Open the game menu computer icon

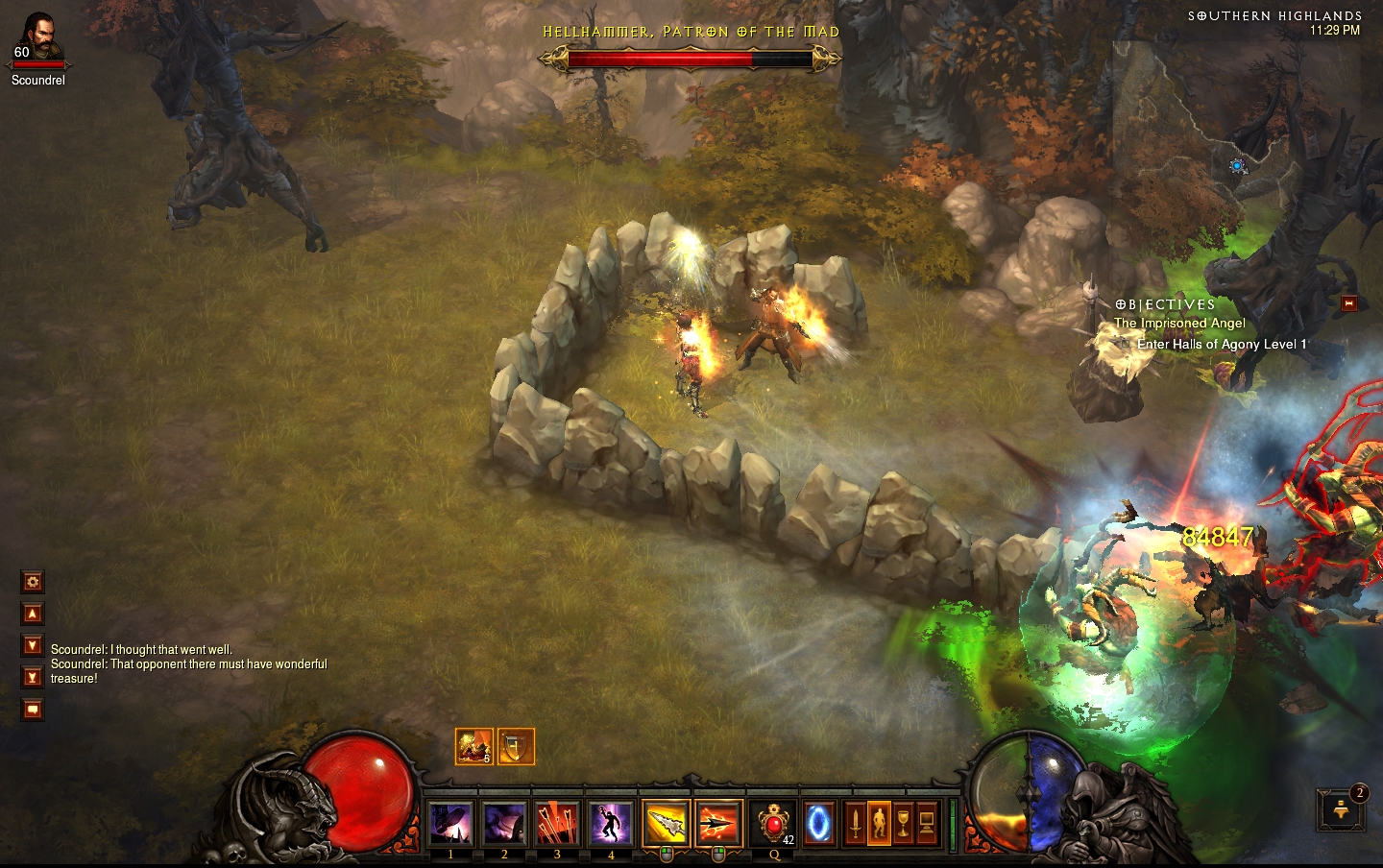coord(927,823)
